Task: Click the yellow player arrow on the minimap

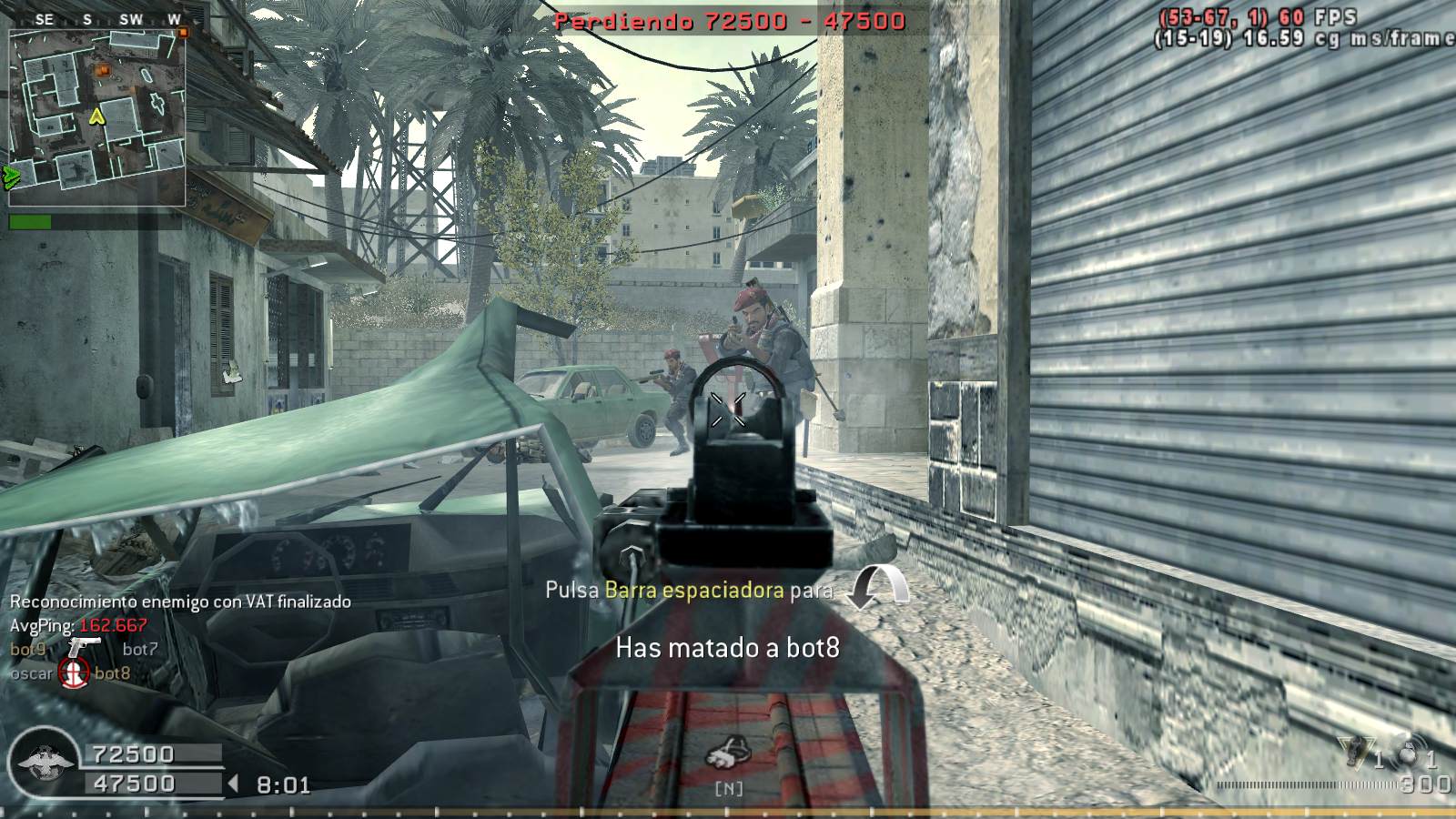Action: (96, 116)
